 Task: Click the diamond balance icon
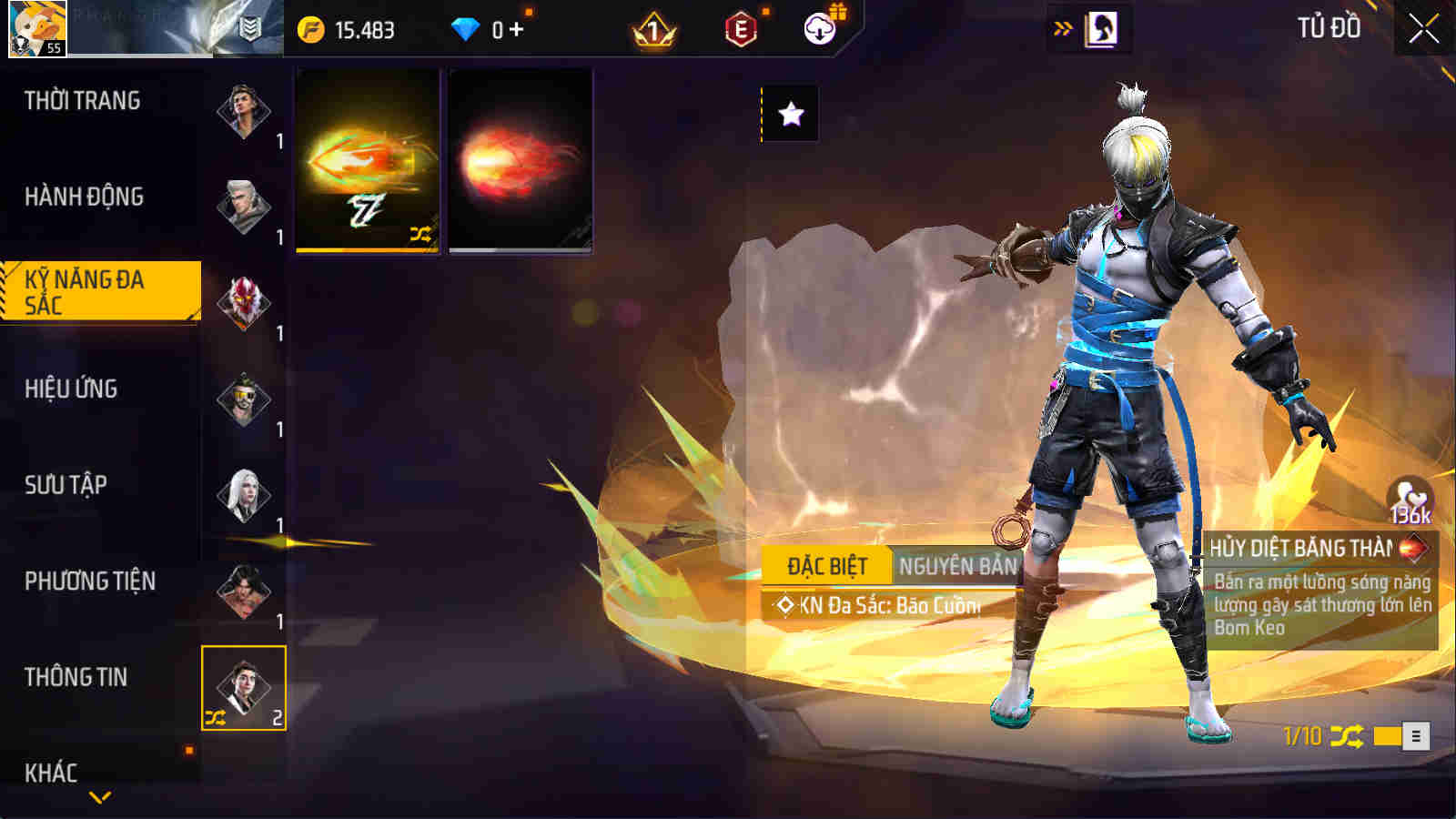coord(467,27)
